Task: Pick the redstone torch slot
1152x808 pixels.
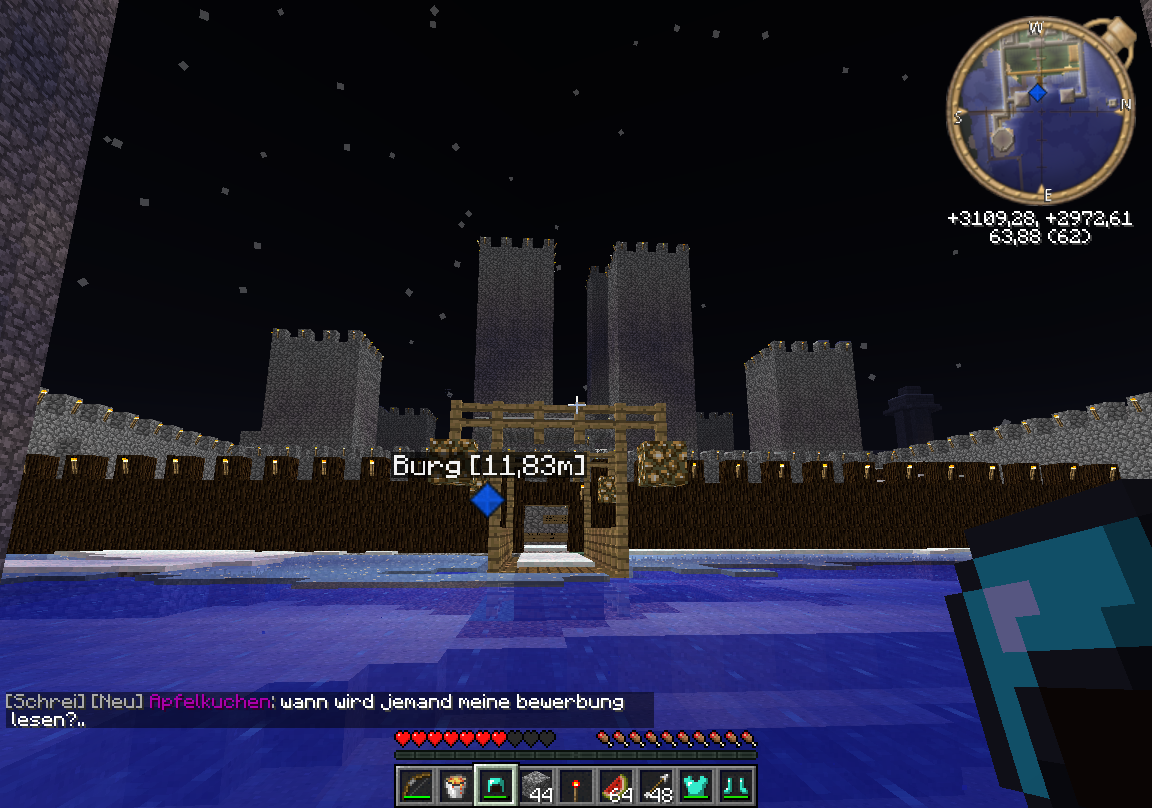Action: click(x=577, y=786)
